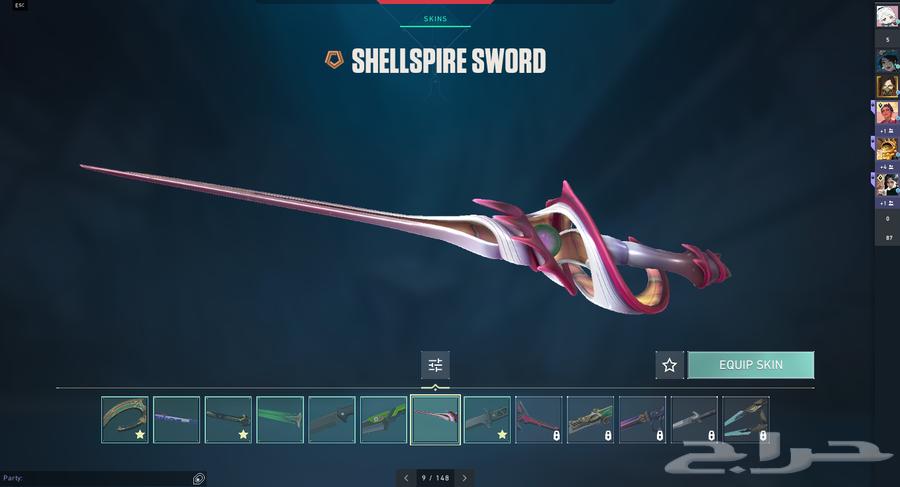The height and width of the screenshot is (487, 900).
Task: Go to the previous page of skins
Action: 405,478
